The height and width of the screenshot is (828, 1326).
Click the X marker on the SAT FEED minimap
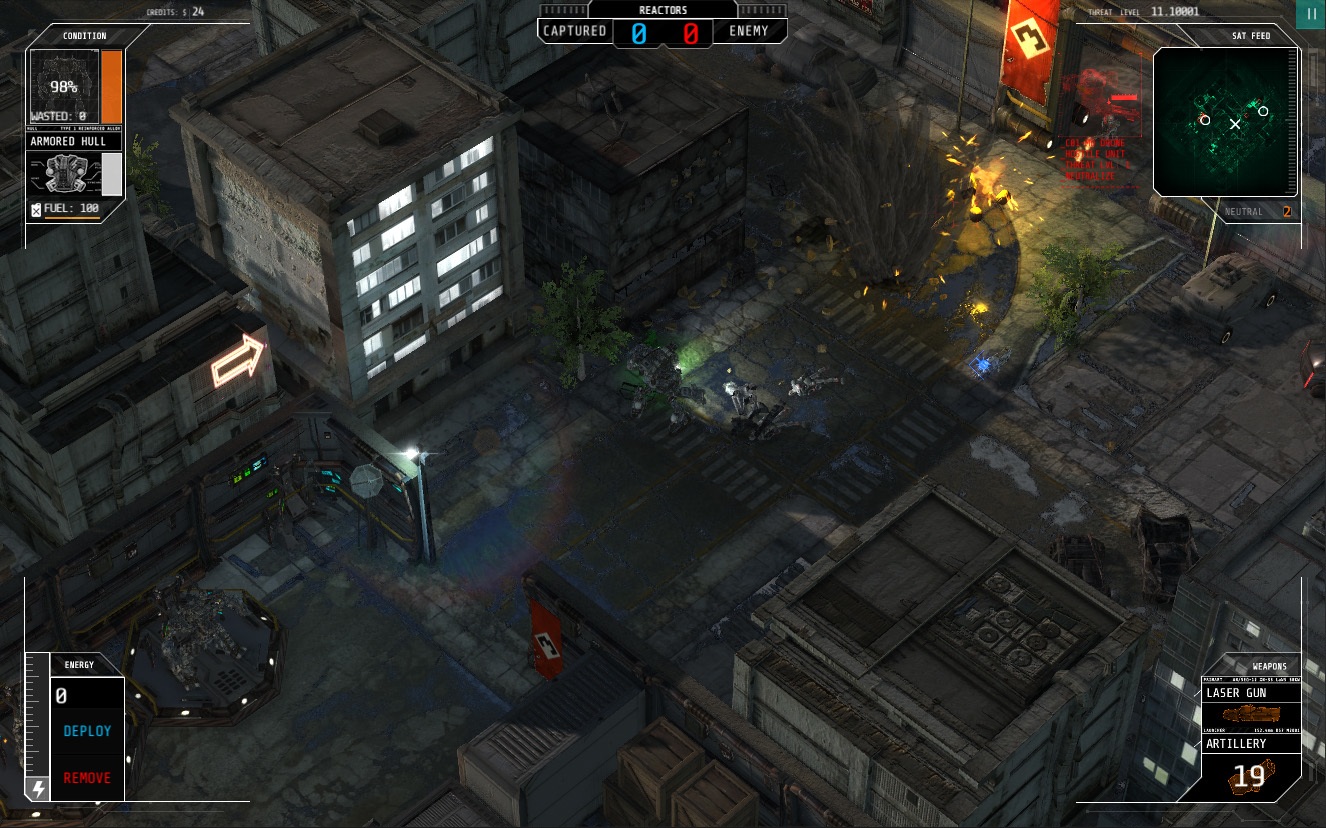[x=1236, y=124]
